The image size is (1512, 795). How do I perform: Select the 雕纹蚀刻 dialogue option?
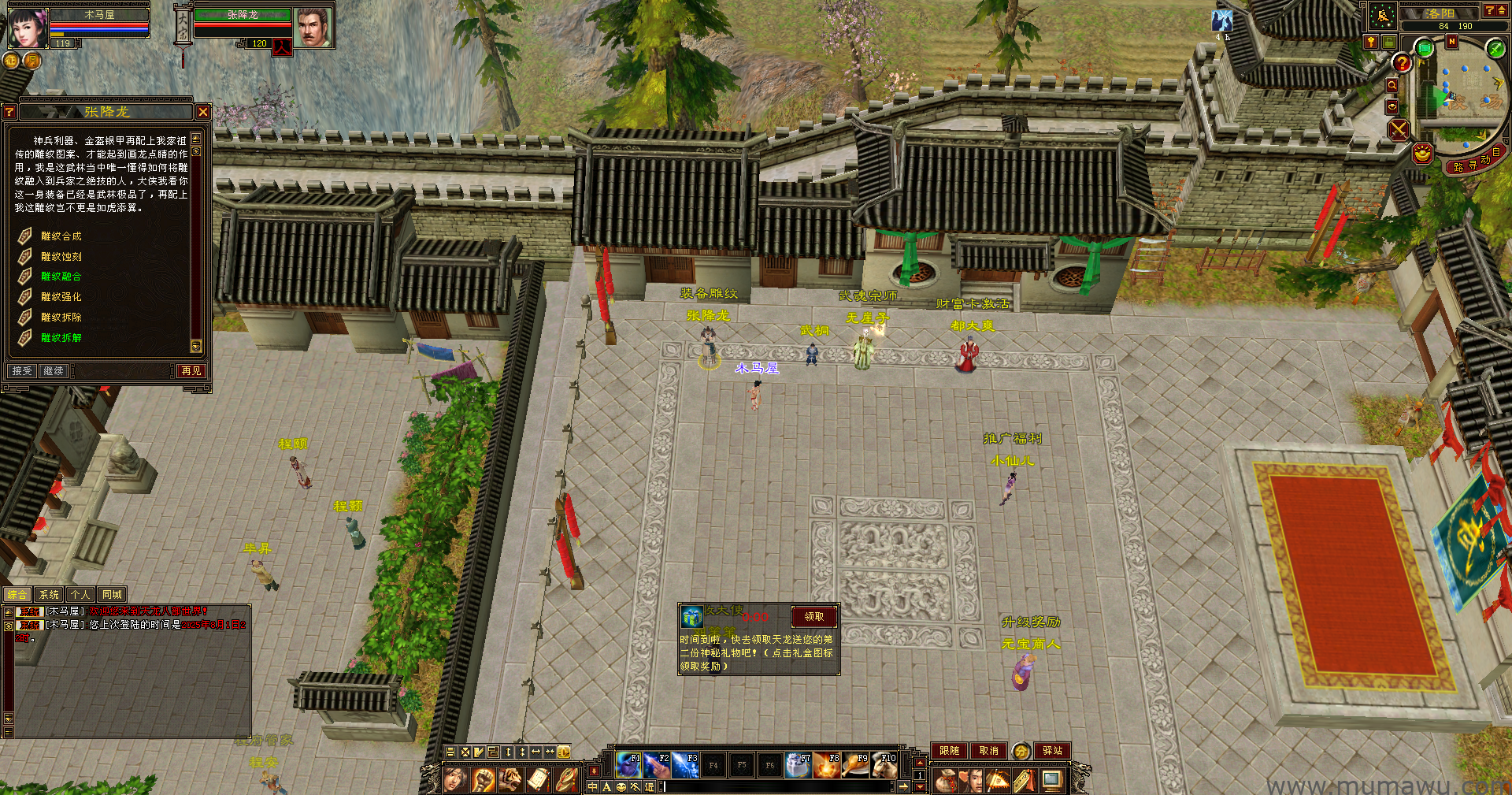click(61, 257)
